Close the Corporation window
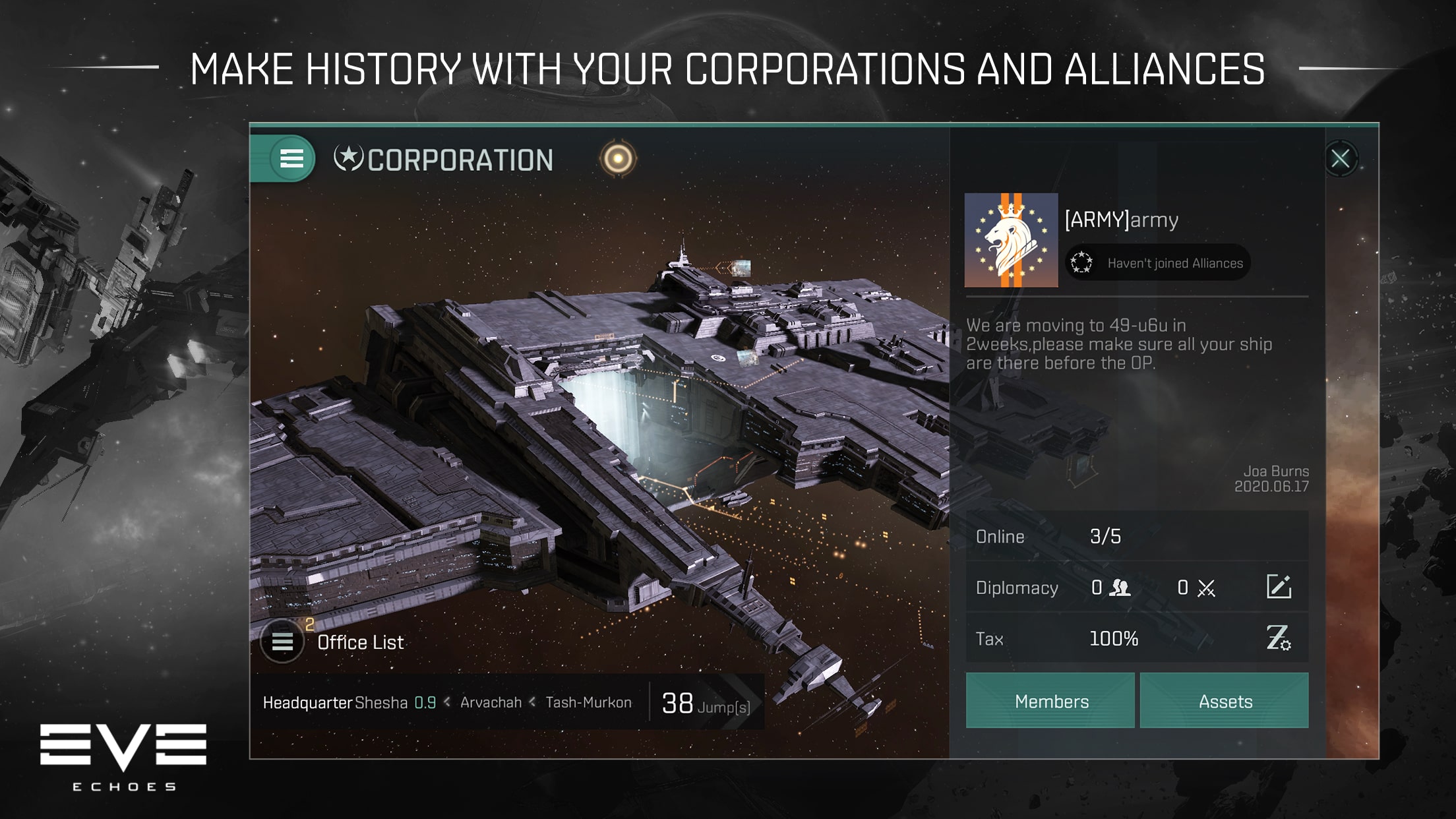 click(x=1340, y=159)
